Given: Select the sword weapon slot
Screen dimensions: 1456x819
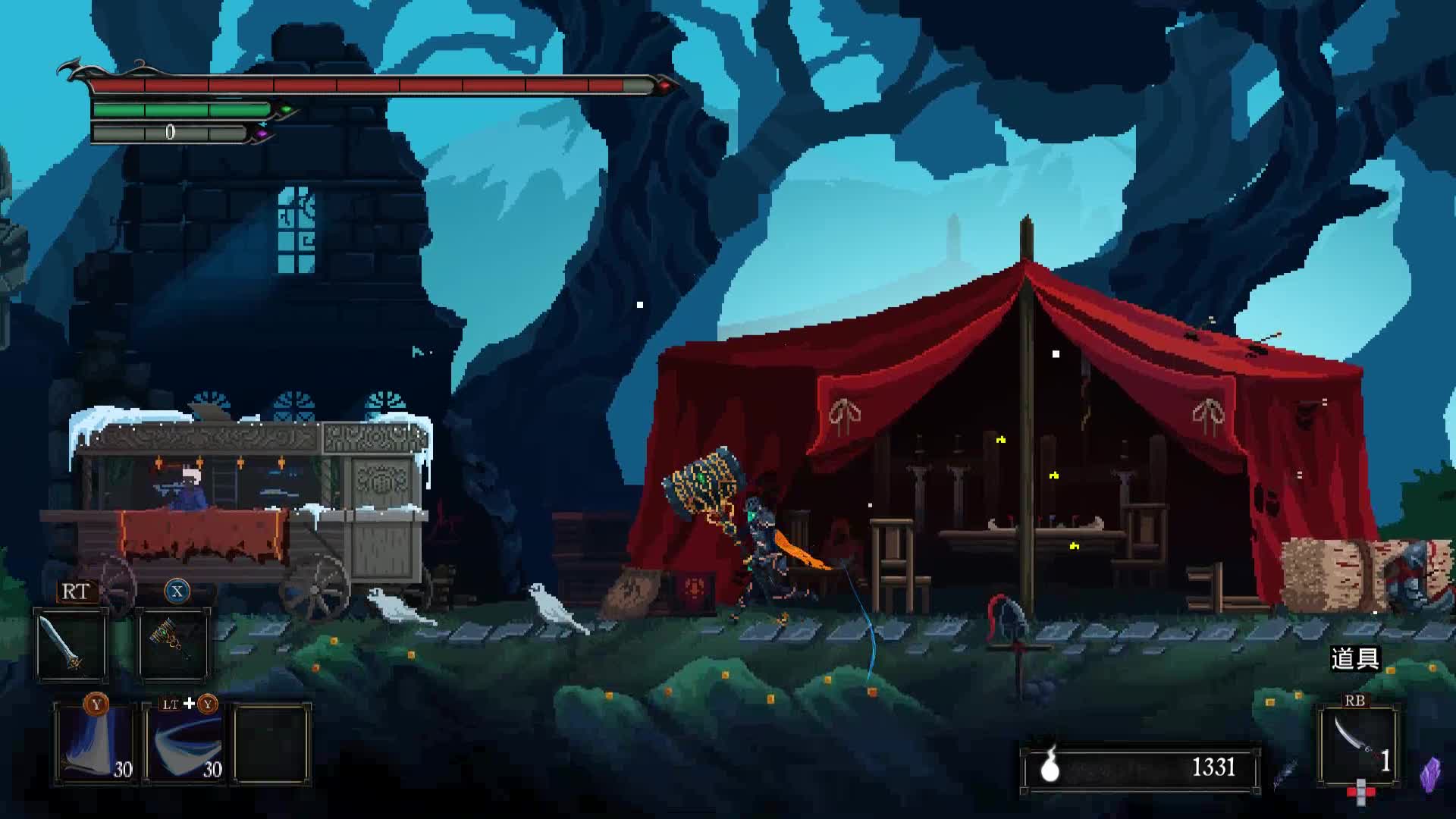Looking at the screenshot, I should (71, 645).
